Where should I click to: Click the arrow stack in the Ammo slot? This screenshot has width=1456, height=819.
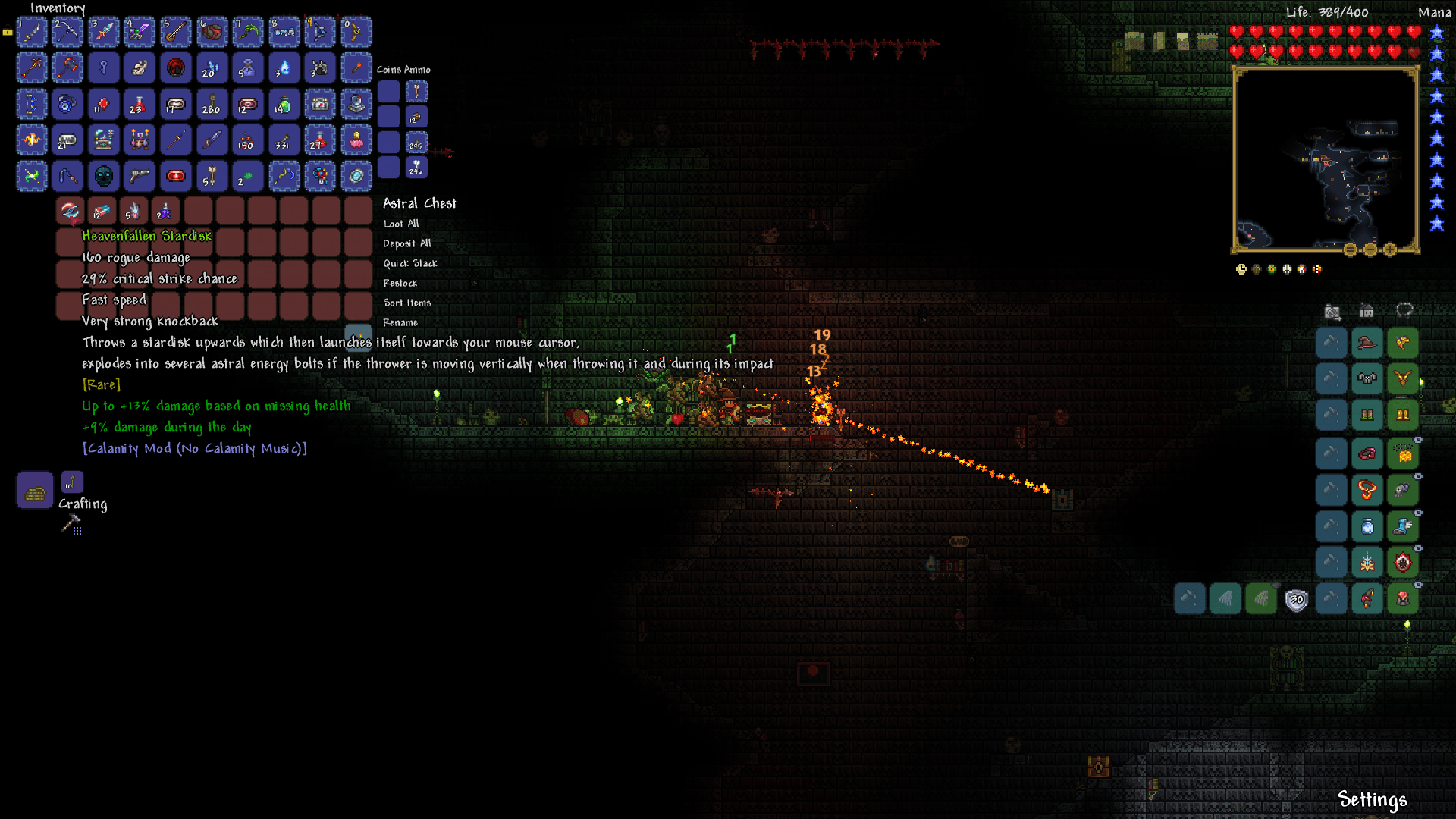coord(416,91)
